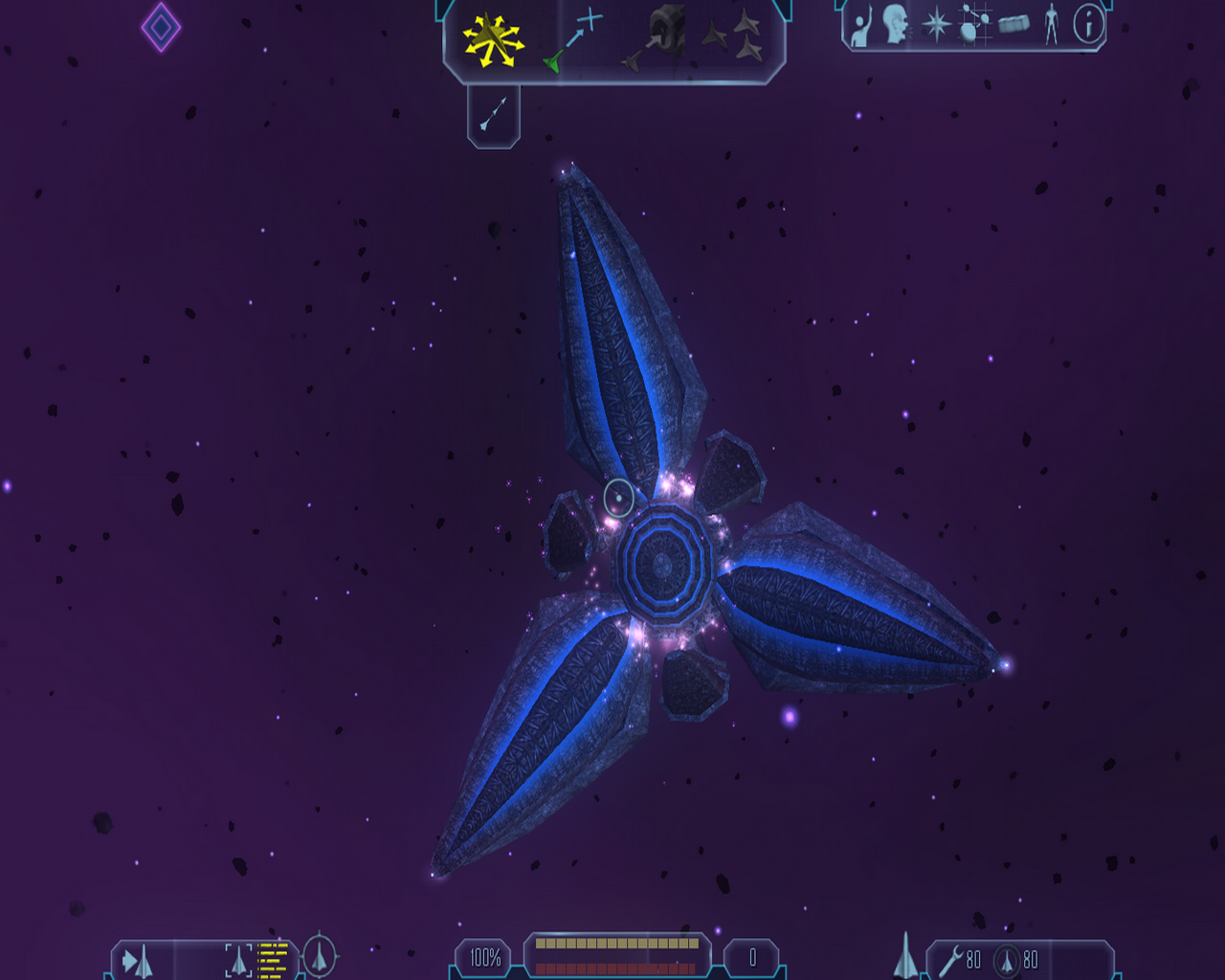Click the small arrow sub-command tab
Screen dimensions: 1225x980
[x=493, y=115]
